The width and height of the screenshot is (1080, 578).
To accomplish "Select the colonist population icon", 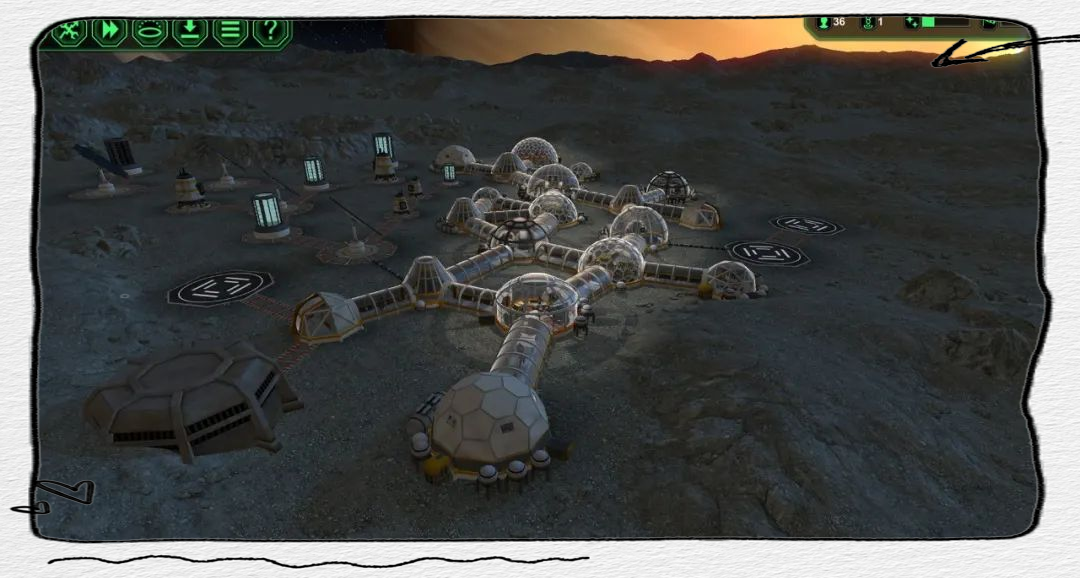I will [x=824, y=22].
